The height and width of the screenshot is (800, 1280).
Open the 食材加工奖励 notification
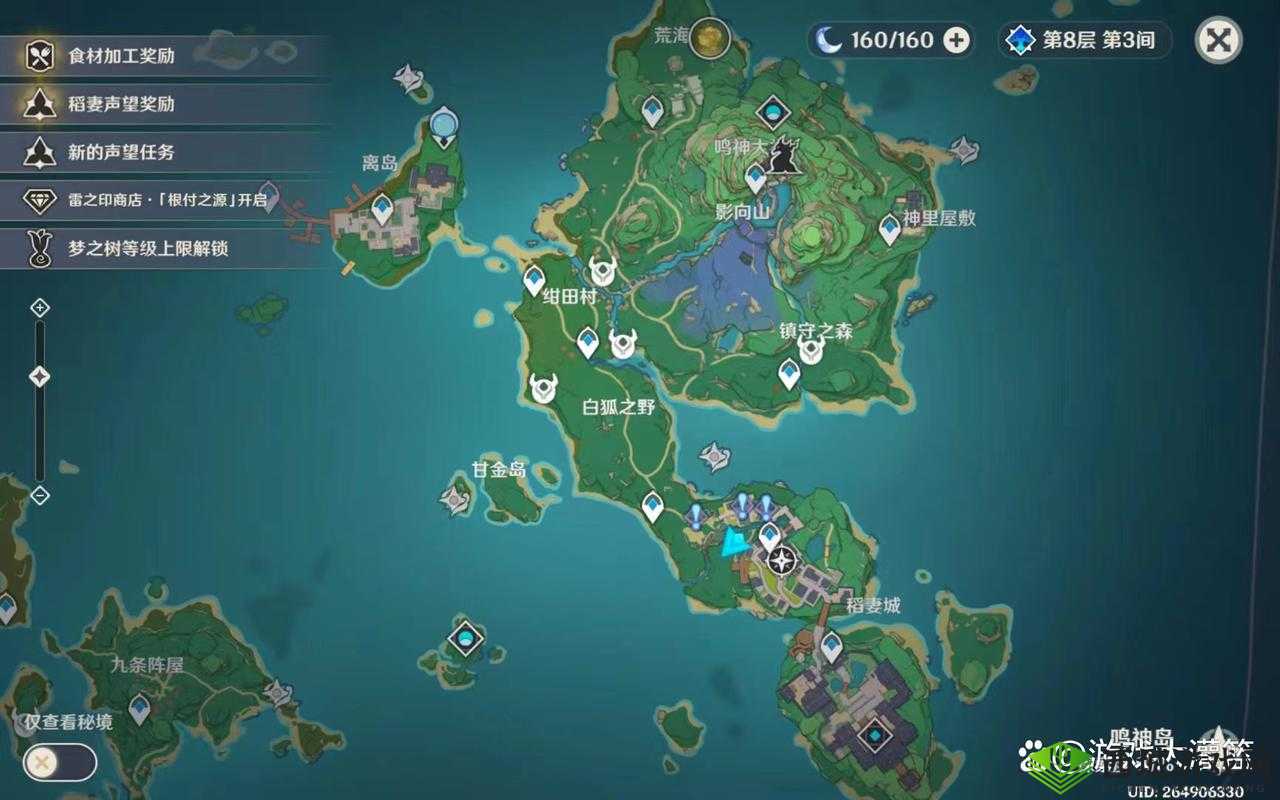click(165, 56)
